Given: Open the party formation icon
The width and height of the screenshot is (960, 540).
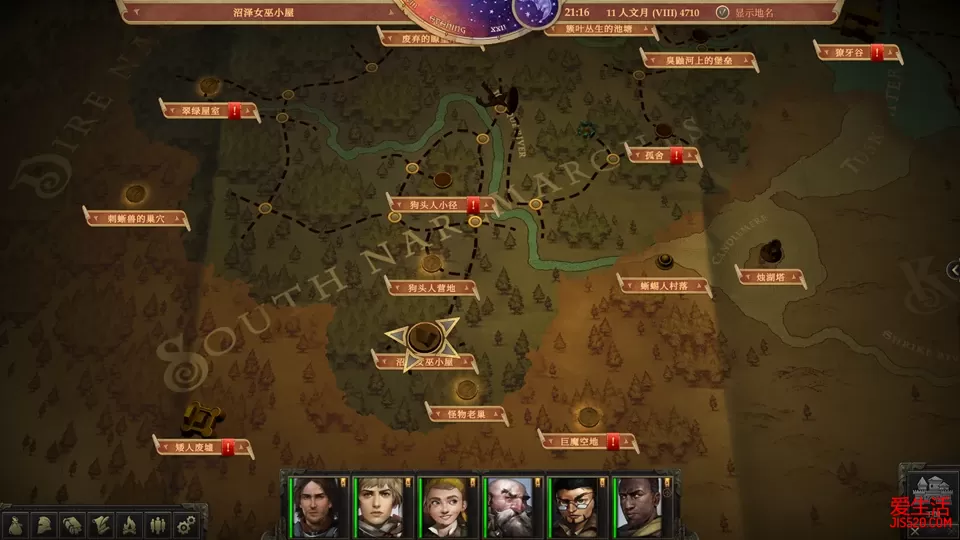Looking at the screenshot, I should click(x=157, y=524).
